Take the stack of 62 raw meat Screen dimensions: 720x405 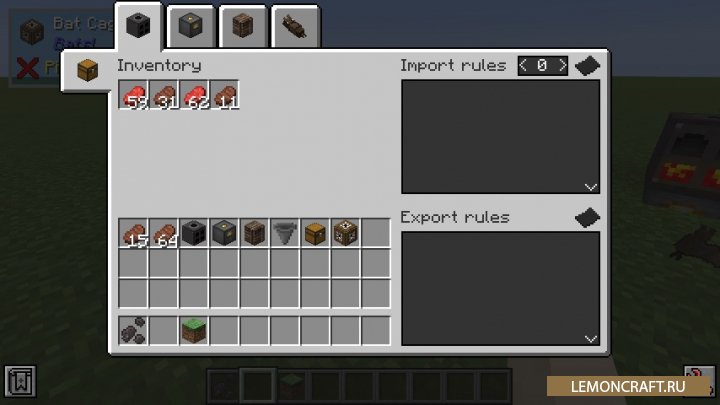(x=194, y=95)
